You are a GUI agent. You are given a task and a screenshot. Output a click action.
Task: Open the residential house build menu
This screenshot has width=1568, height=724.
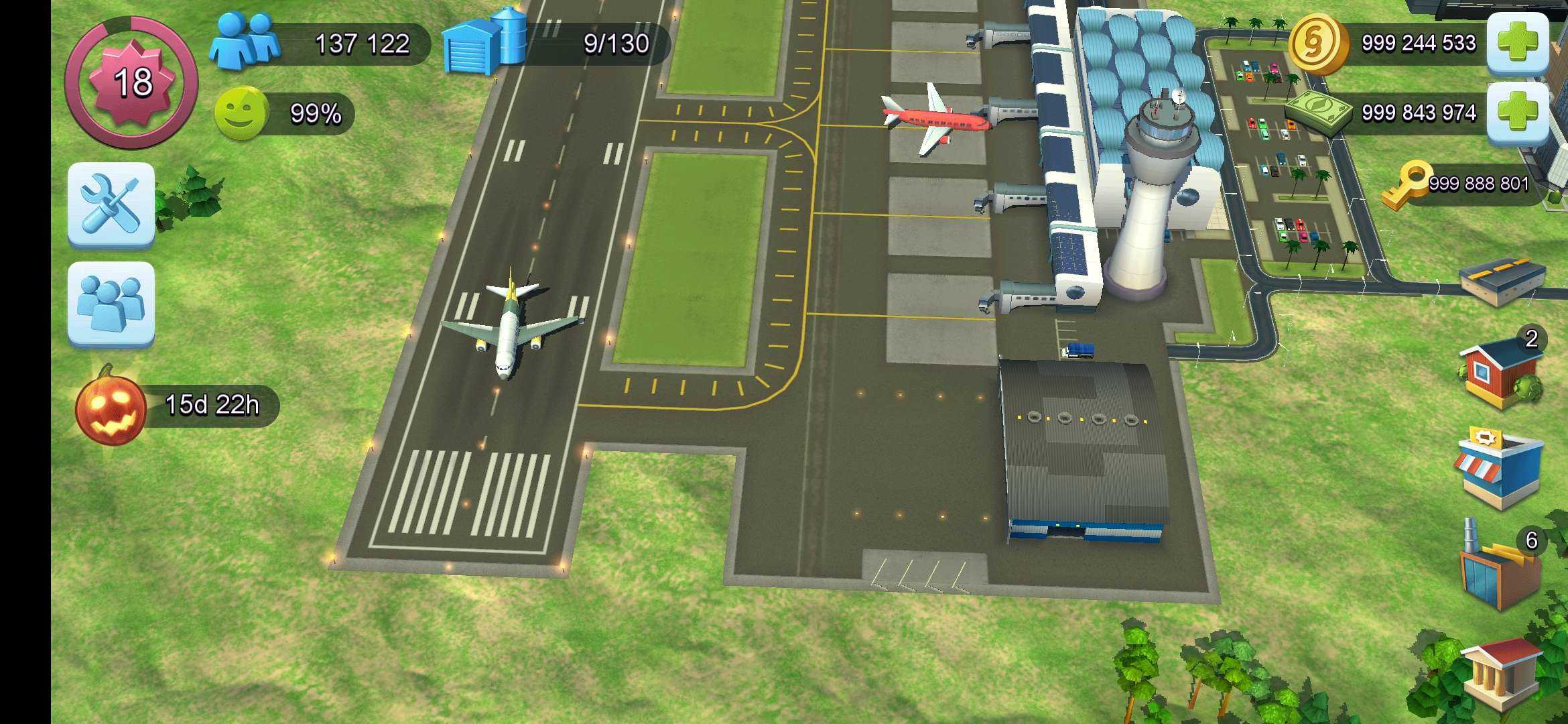point(1501,372)
